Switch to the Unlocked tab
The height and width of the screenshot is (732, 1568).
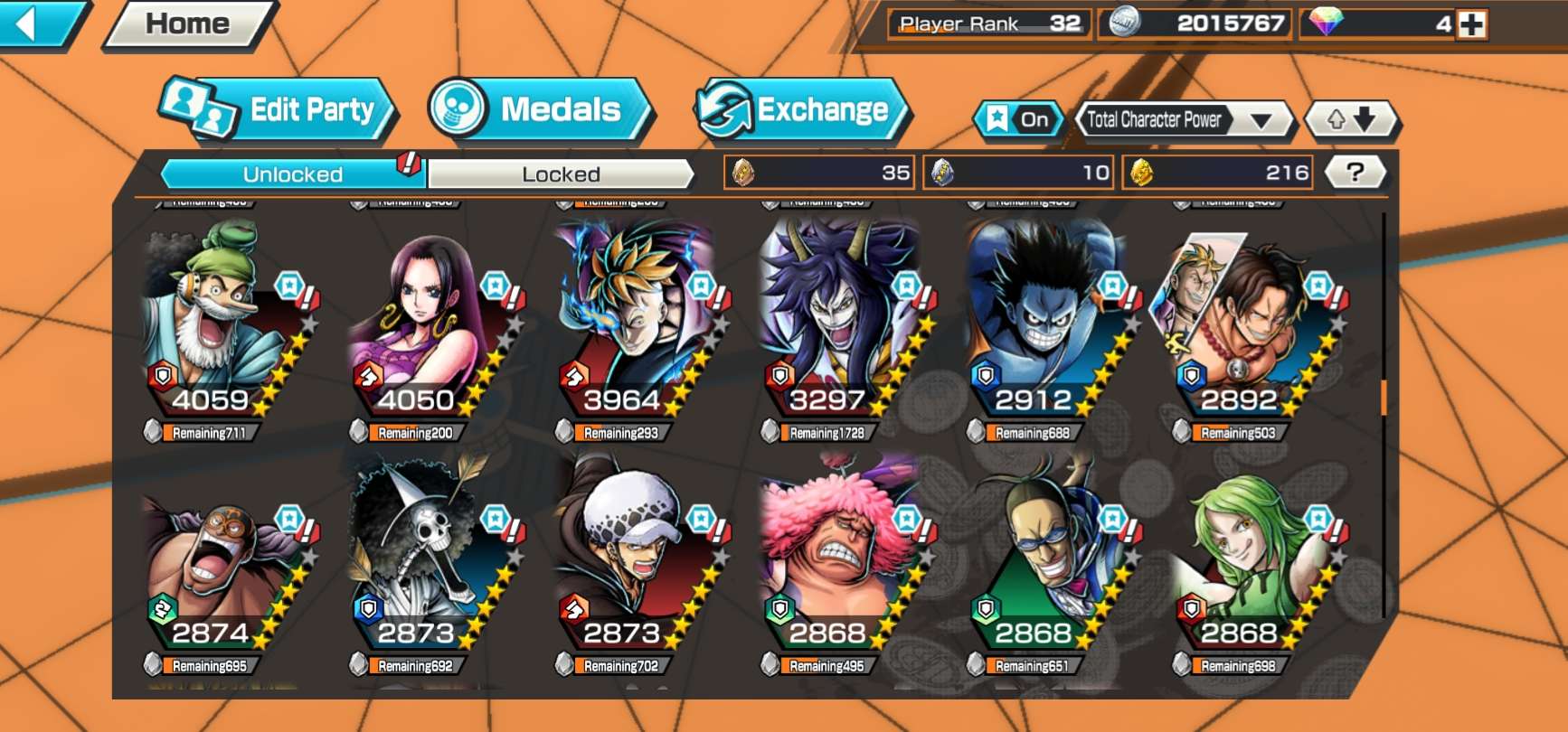click(x=292, y=174)
